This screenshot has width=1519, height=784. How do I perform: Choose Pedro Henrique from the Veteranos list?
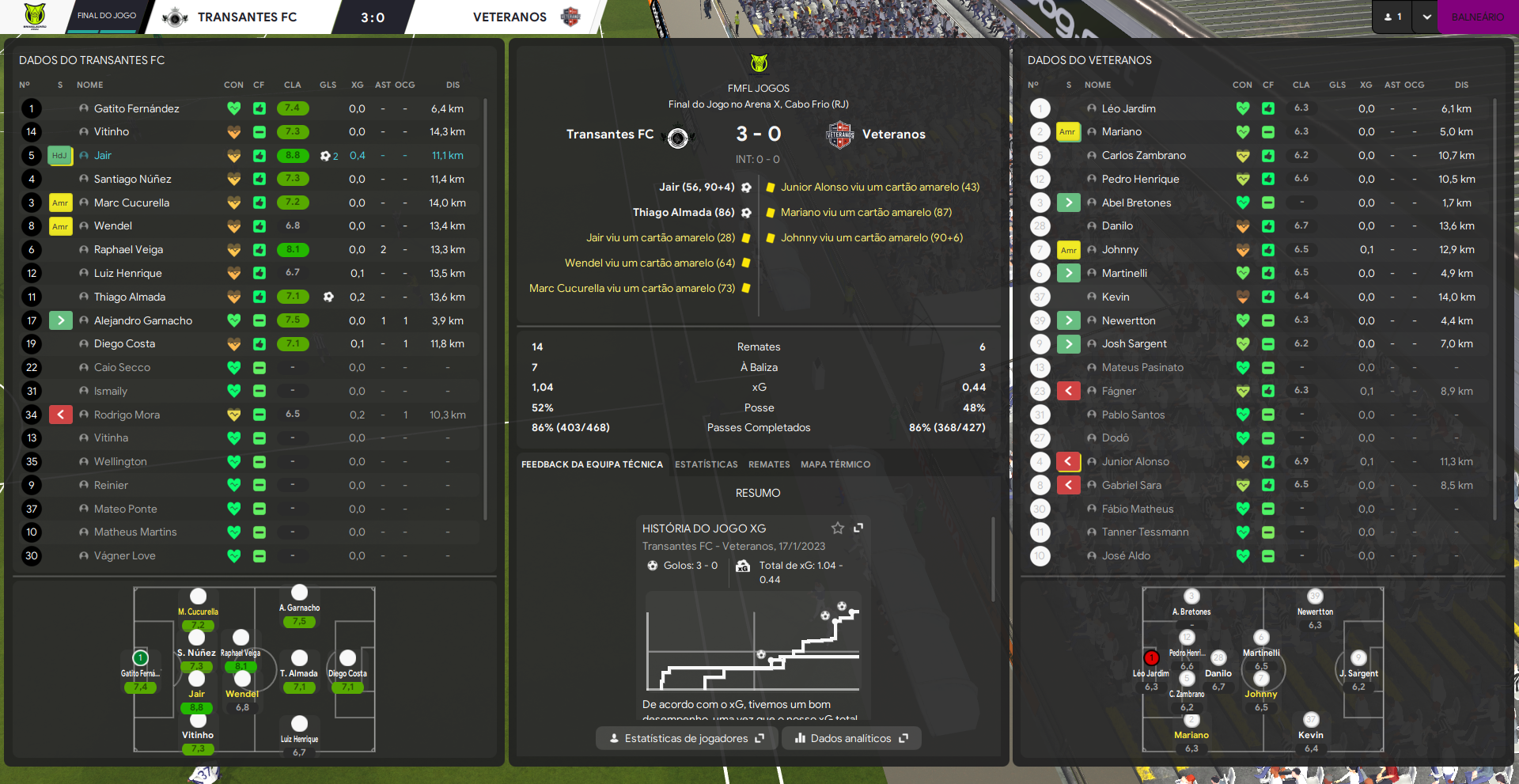[x=1140, y=180]
